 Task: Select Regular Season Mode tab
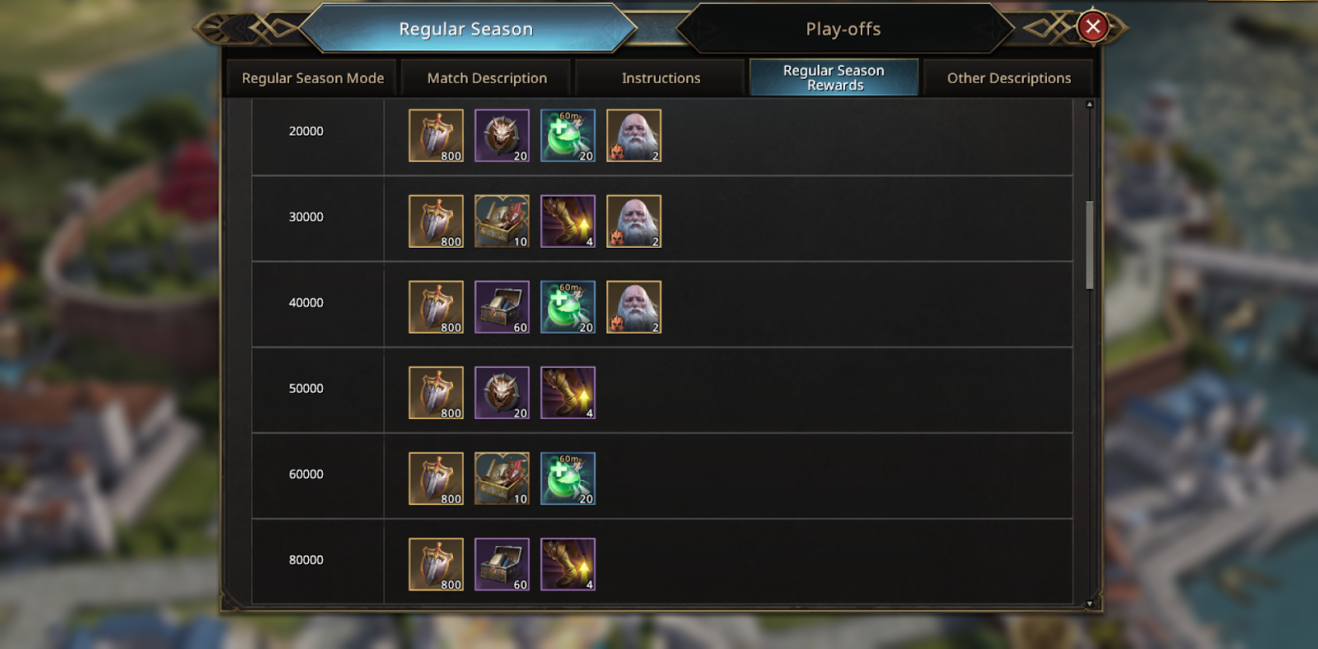click(x=313, y=78)
